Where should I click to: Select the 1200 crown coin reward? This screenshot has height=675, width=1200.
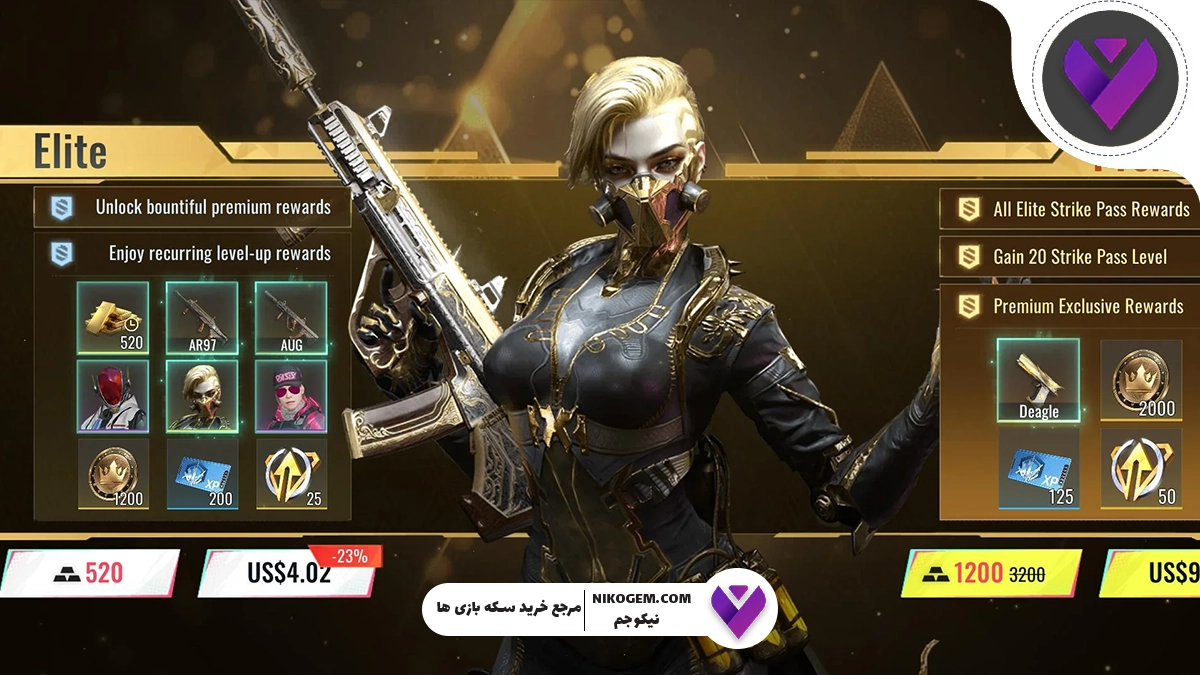[x=113, y=473]
